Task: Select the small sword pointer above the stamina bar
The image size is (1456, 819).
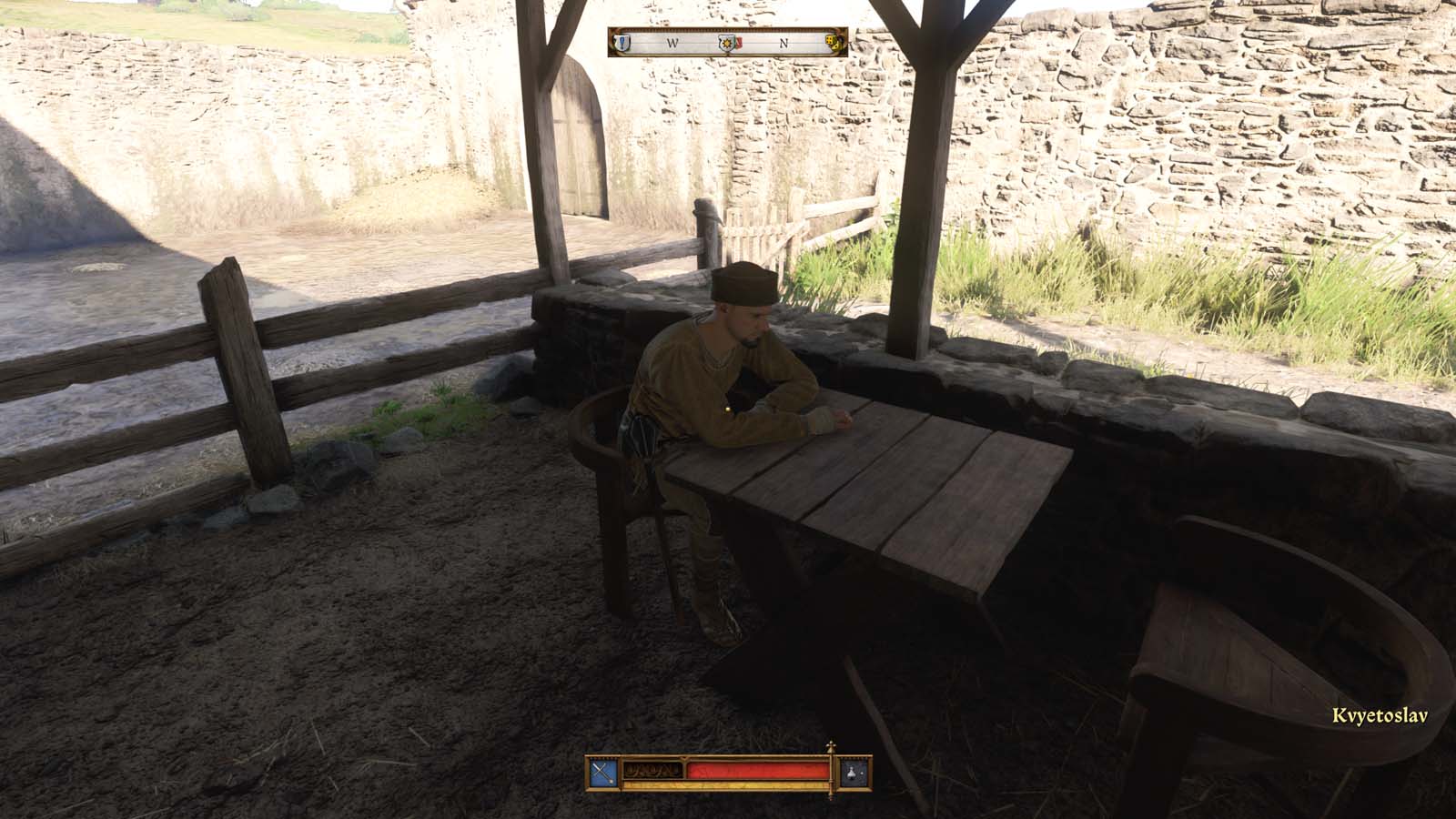Action: pos(832,748)
